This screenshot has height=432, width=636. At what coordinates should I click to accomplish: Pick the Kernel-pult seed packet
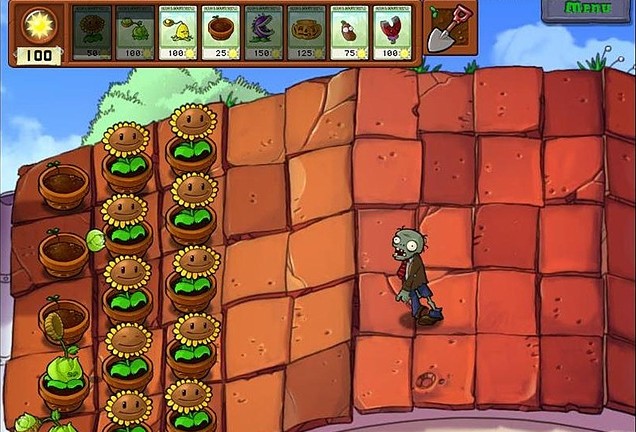178,32
